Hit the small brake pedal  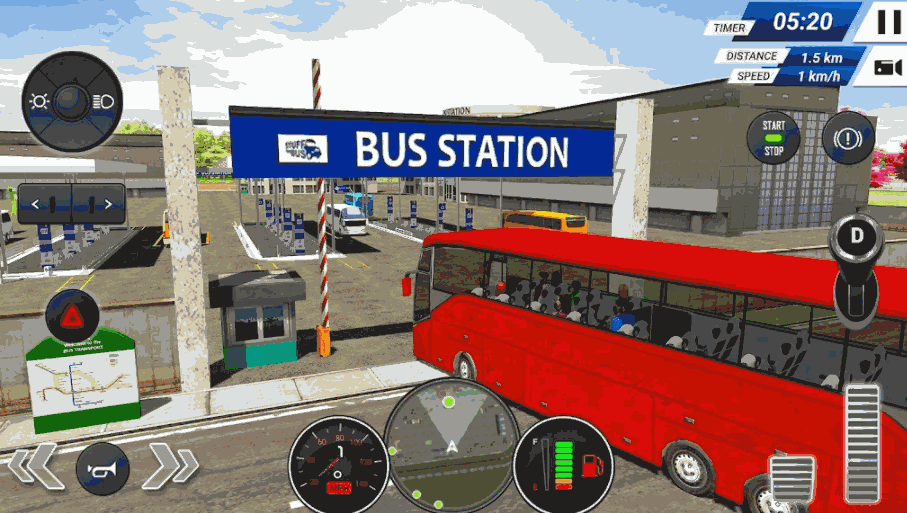[x=791, y=478]
